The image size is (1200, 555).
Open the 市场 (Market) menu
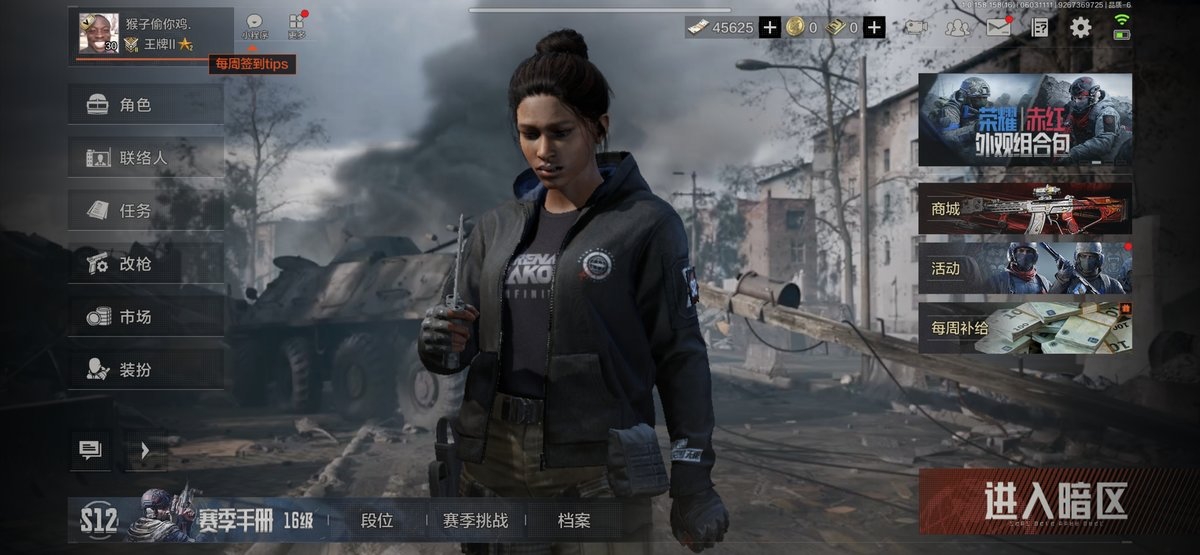click(145, 317)
